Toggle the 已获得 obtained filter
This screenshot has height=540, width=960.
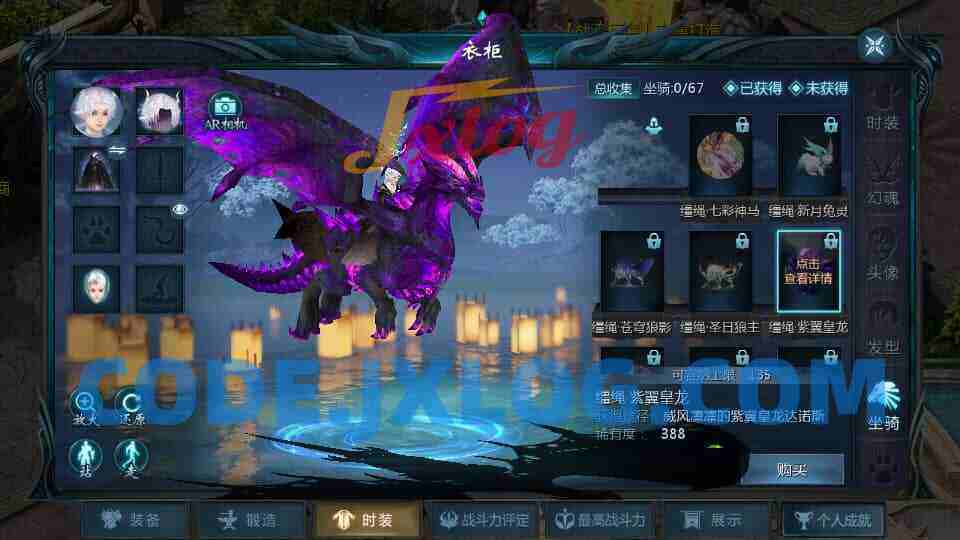click(754, 88)
